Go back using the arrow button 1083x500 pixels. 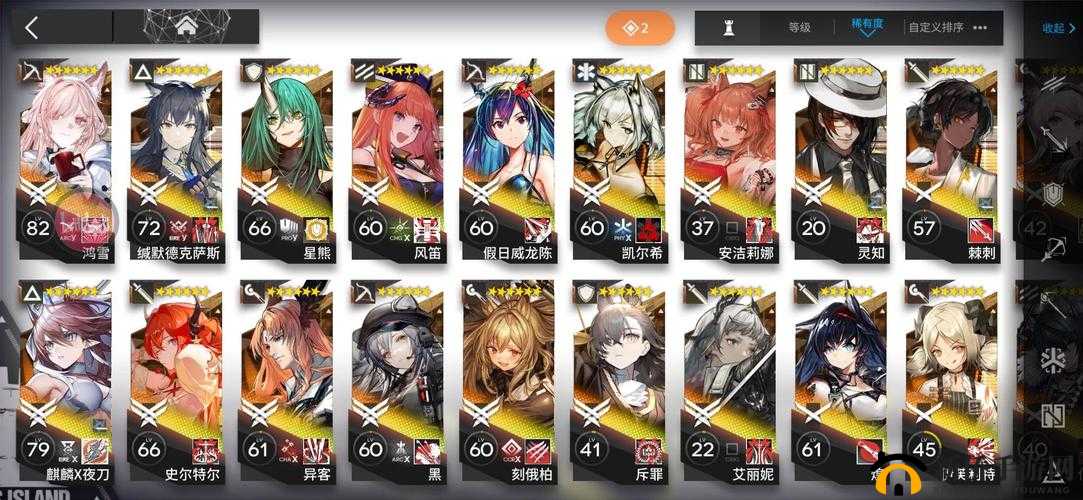click(32, 27)
